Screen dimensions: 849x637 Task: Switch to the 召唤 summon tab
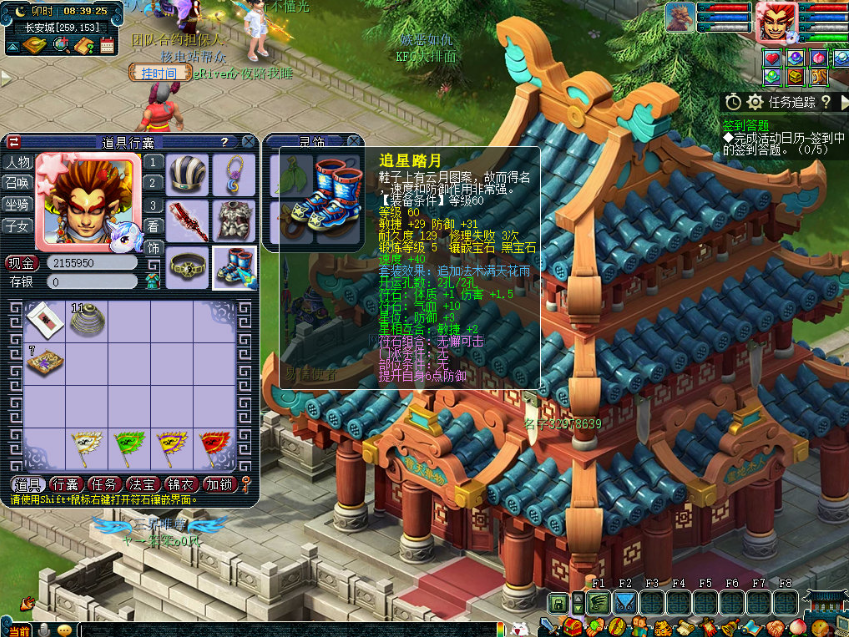click(17, 183)
